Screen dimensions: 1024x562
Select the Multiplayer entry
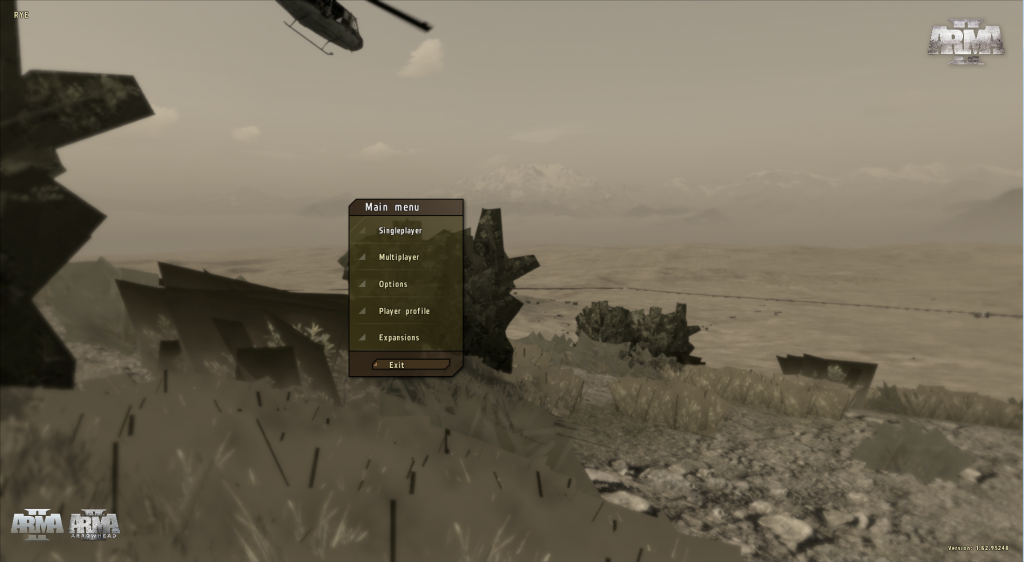tap(399, 258)
